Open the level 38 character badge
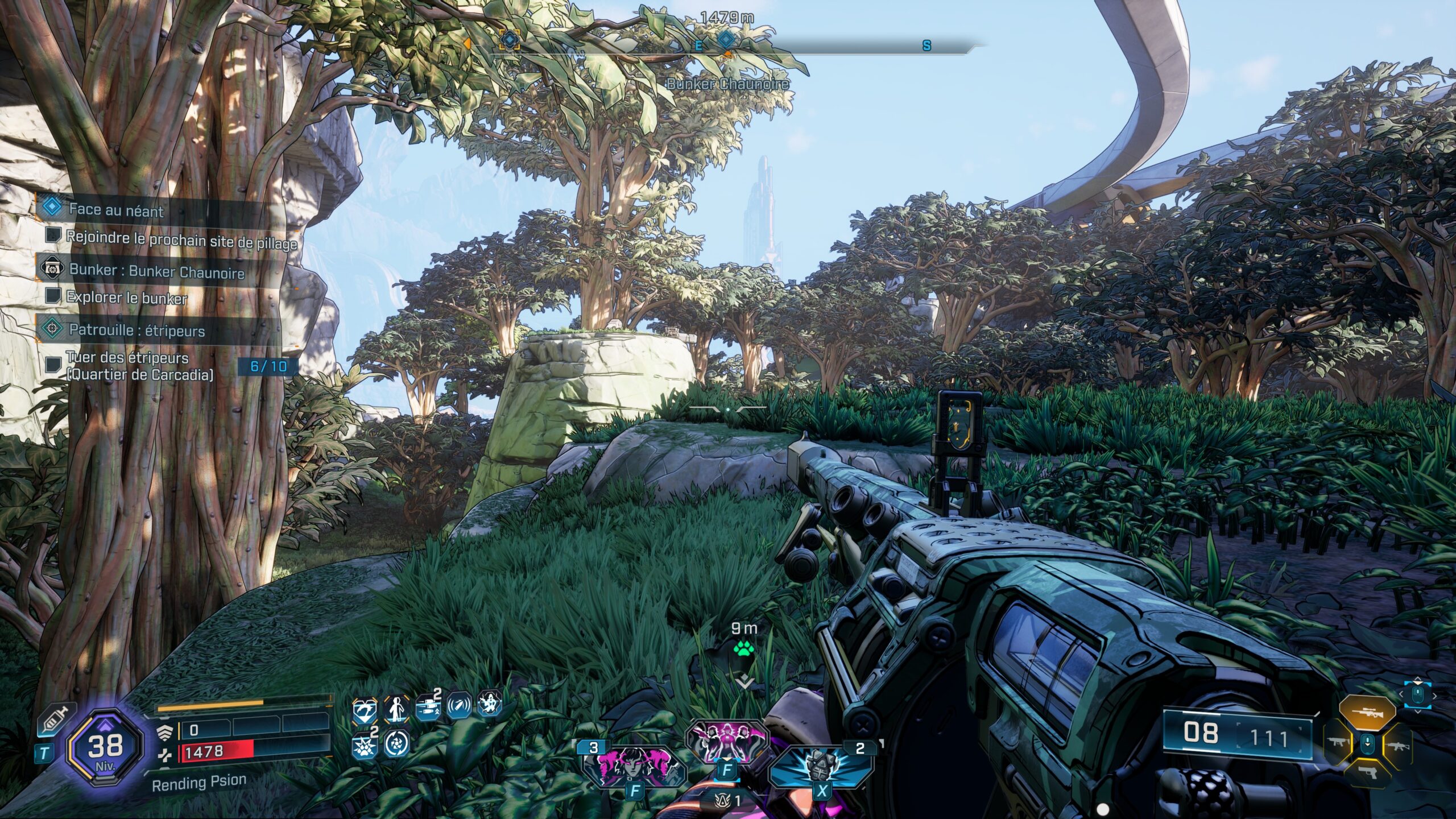This screenshot has height=819, width=1456. pyautogui.click(x=105, y=746)
